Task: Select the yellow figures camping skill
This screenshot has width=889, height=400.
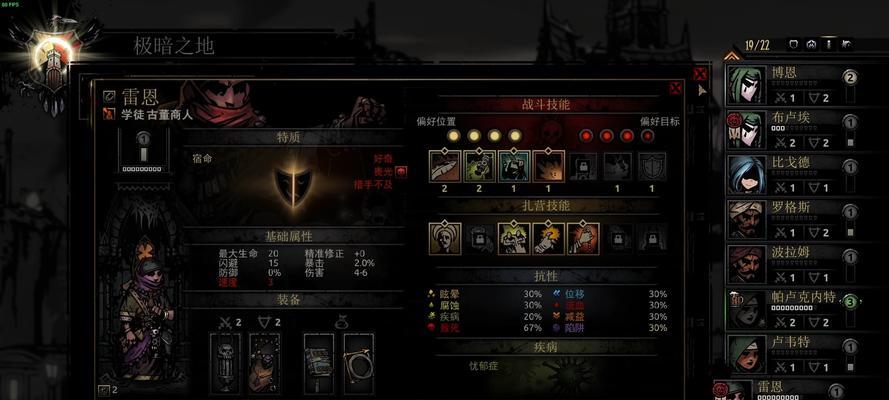Action: click(x=514, y=238)
